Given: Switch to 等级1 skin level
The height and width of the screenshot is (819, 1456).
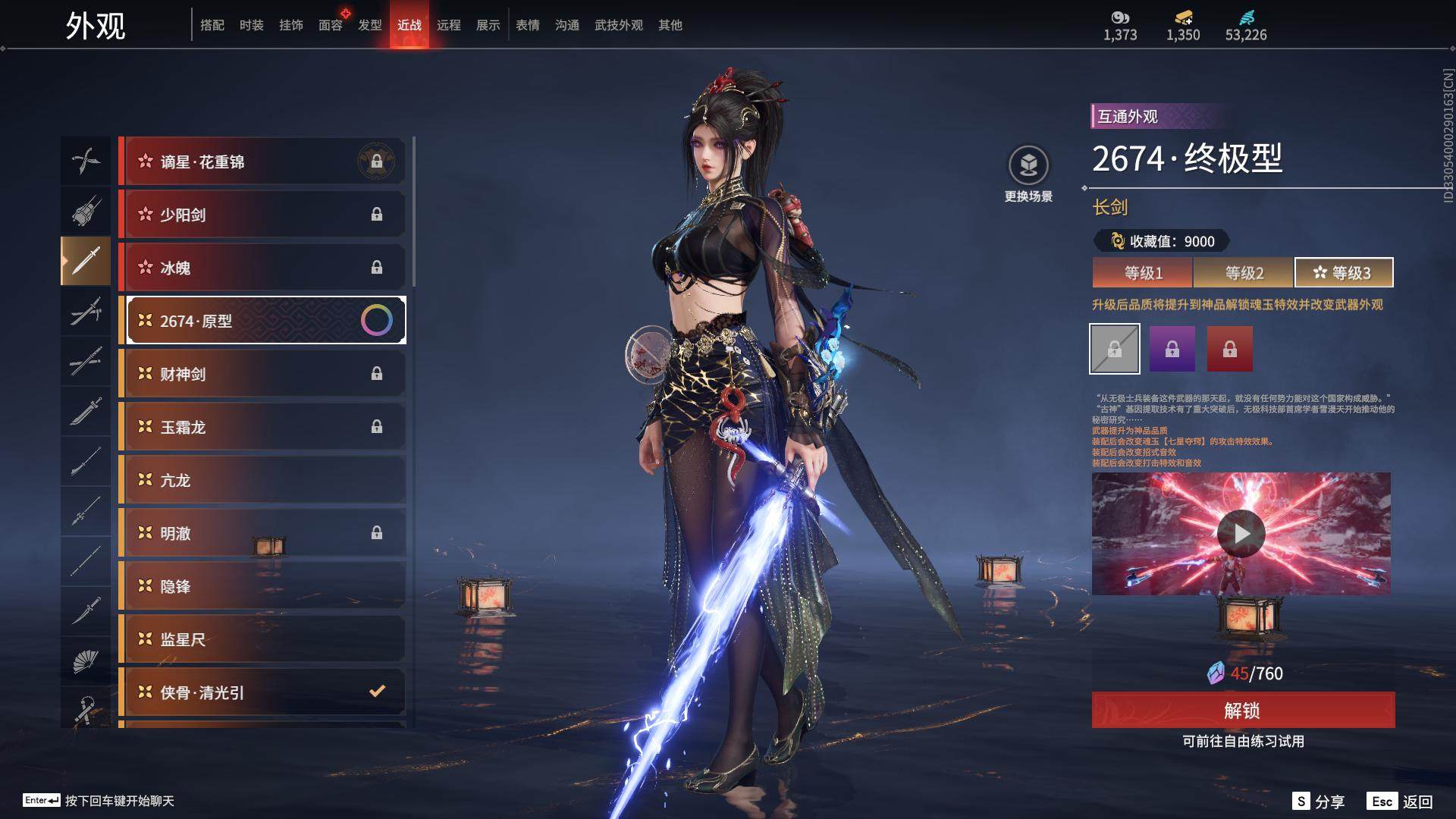Looking at the screenshot, I should click(x=1142, y=273).
